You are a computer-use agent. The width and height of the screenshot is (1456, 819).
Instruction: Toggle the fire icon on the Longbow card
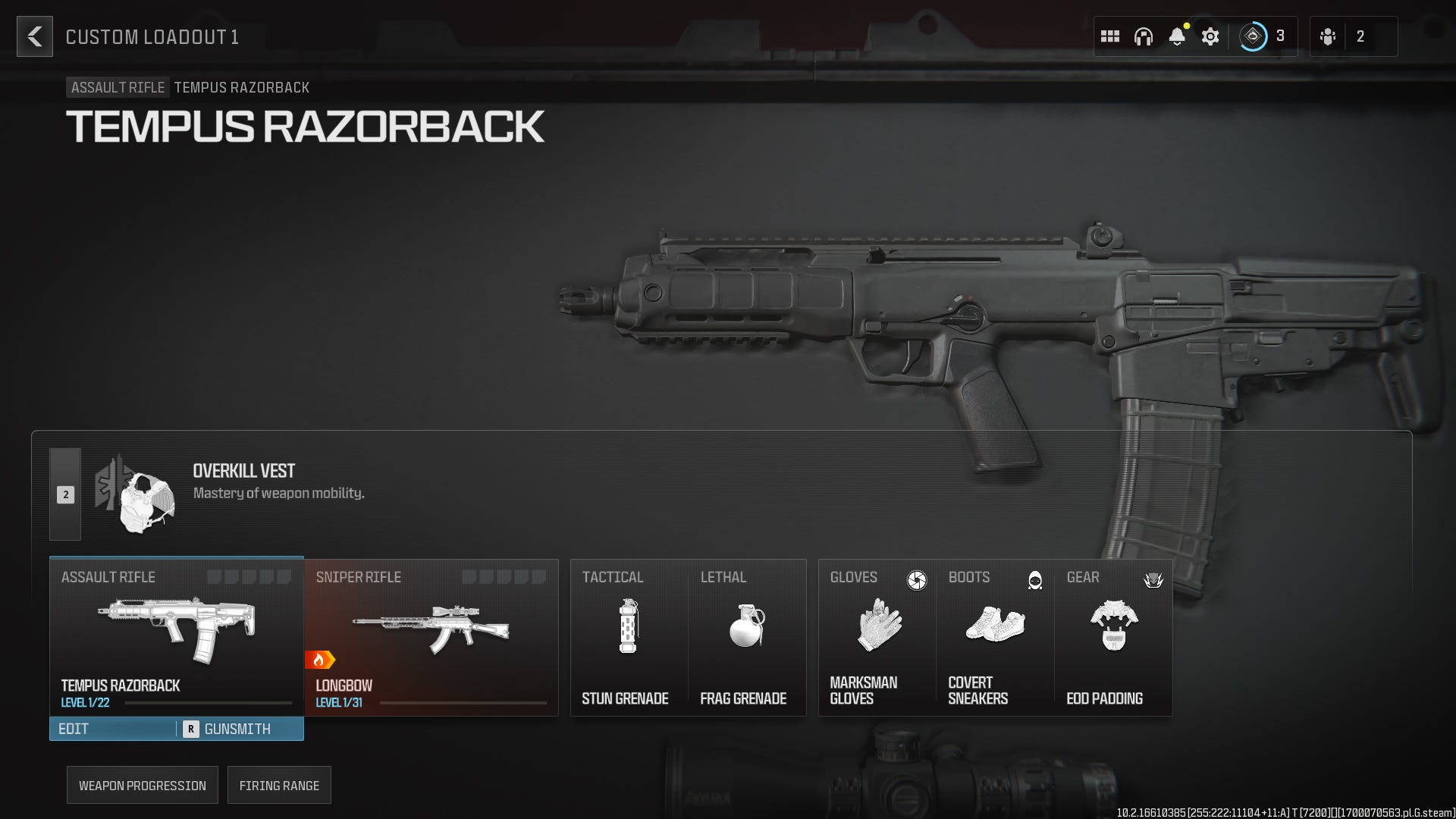point(322,659)
